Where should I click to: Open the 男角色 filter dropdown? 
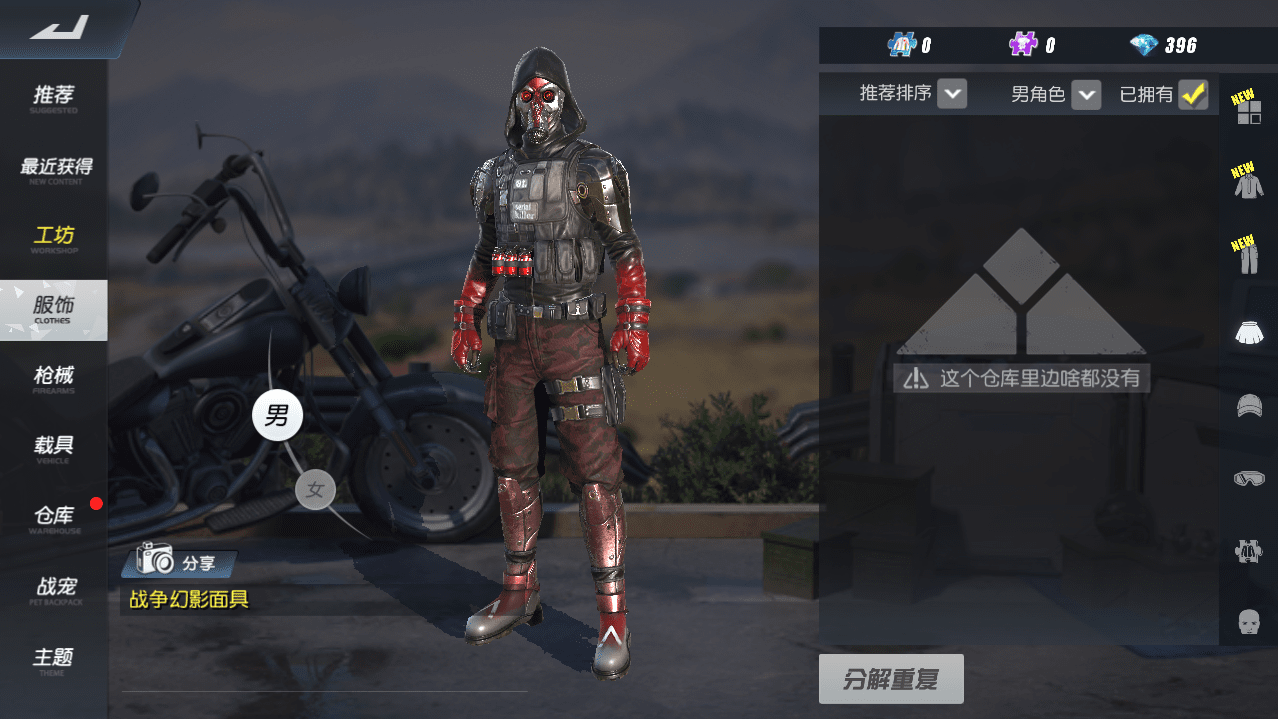1085,95
